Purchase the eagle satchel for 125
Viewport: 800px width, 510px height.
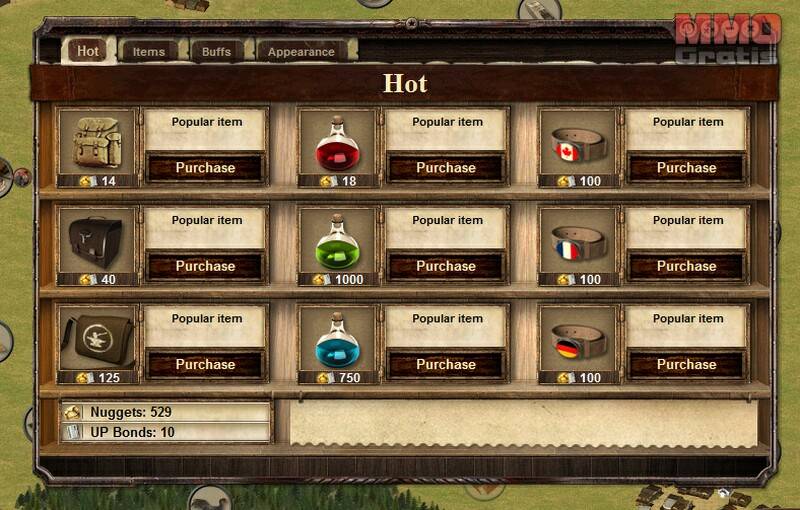point(205,364)
